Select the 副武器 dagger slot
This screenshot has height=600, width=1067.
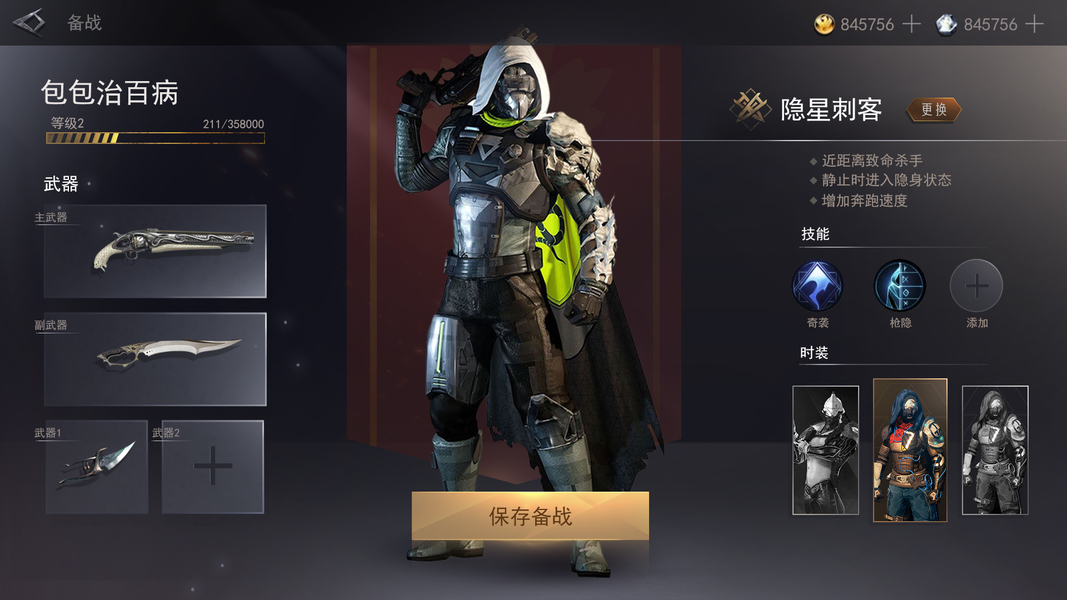[155, 359]
